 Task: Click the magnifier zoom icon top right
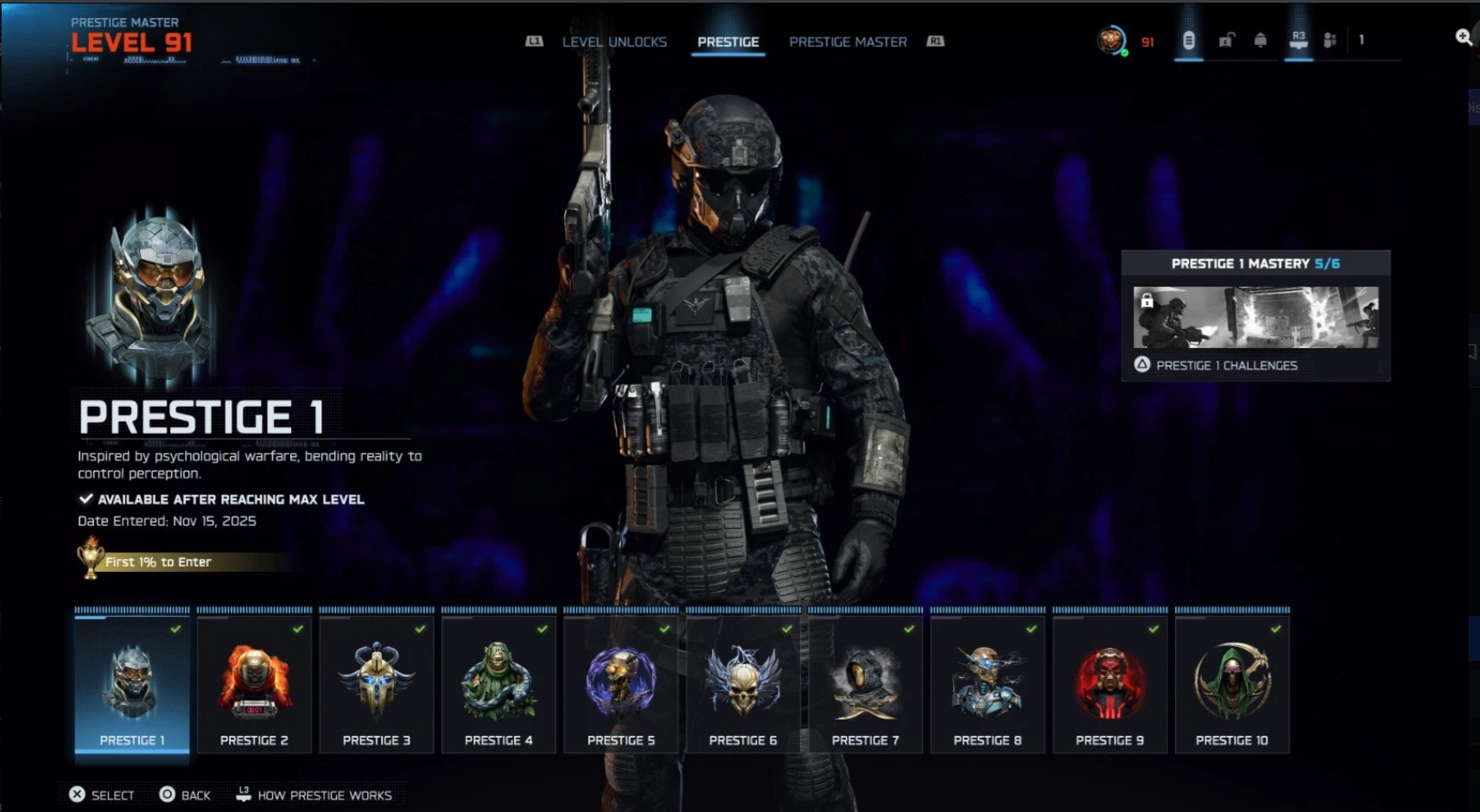coord(1464,36)
